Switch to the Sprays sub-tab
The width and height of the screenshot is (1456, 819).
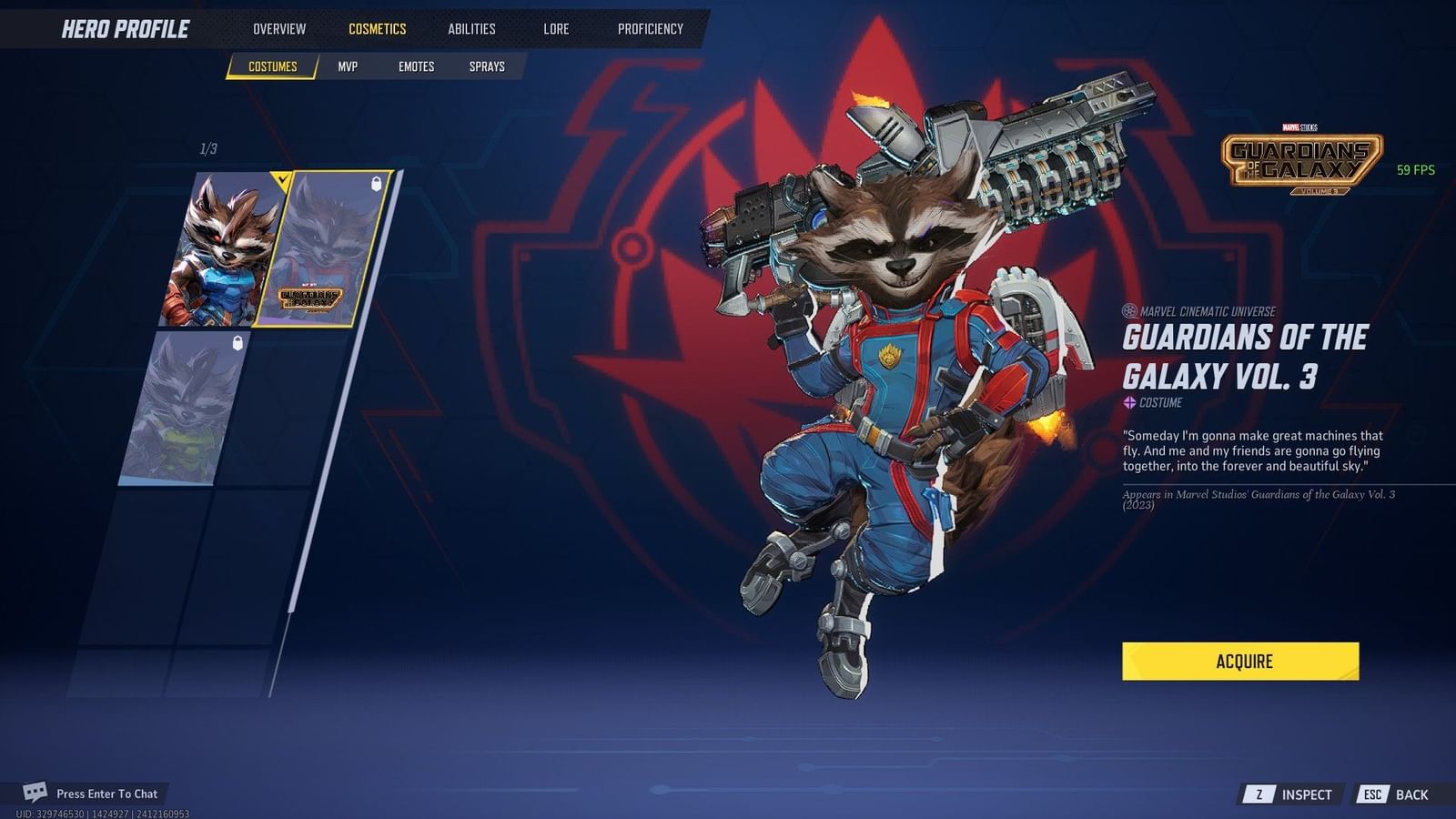(x=487, y=66)
